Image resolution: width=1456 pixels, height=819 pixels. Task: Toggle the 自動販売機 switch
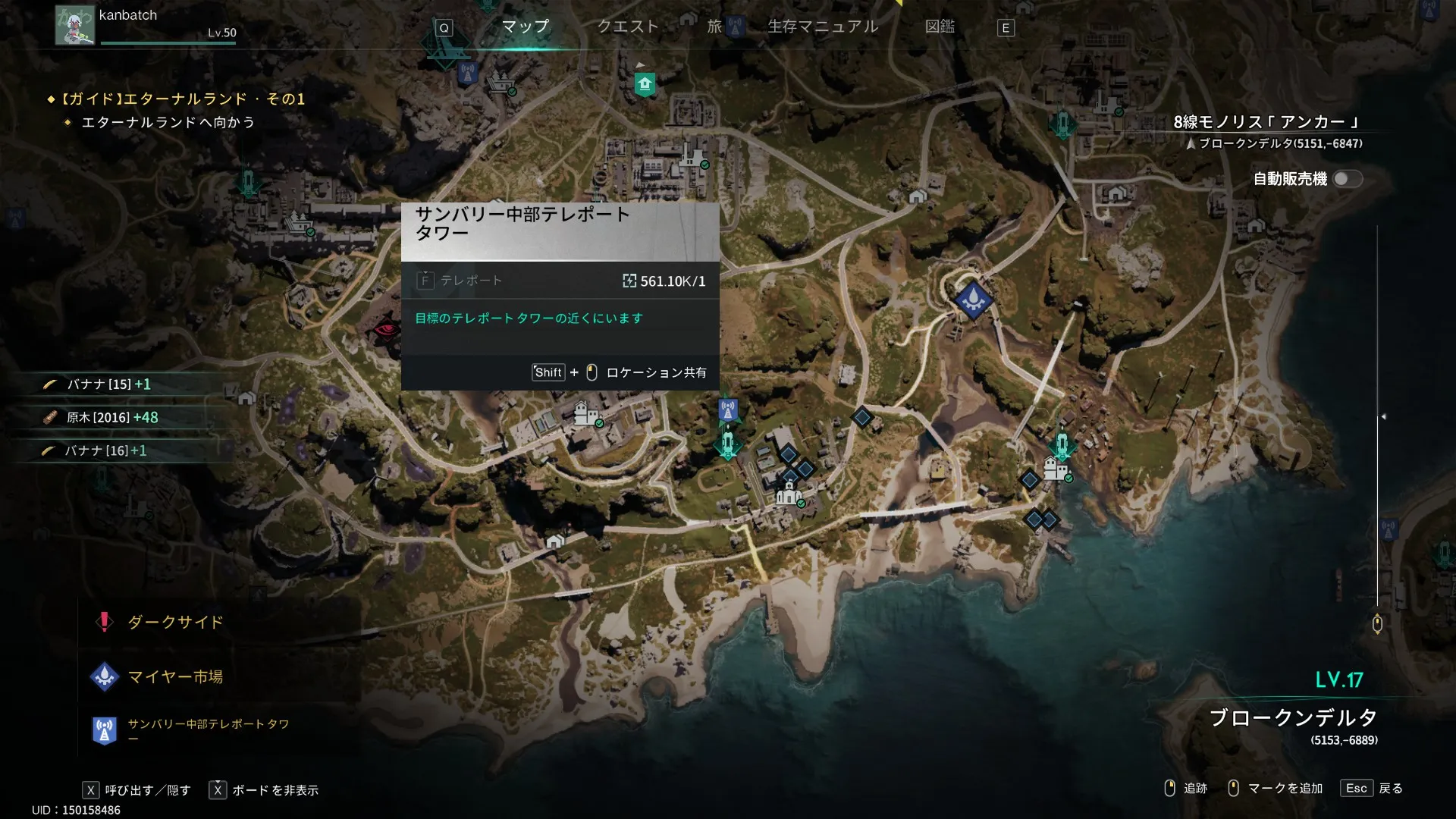tap(1348, 179)
